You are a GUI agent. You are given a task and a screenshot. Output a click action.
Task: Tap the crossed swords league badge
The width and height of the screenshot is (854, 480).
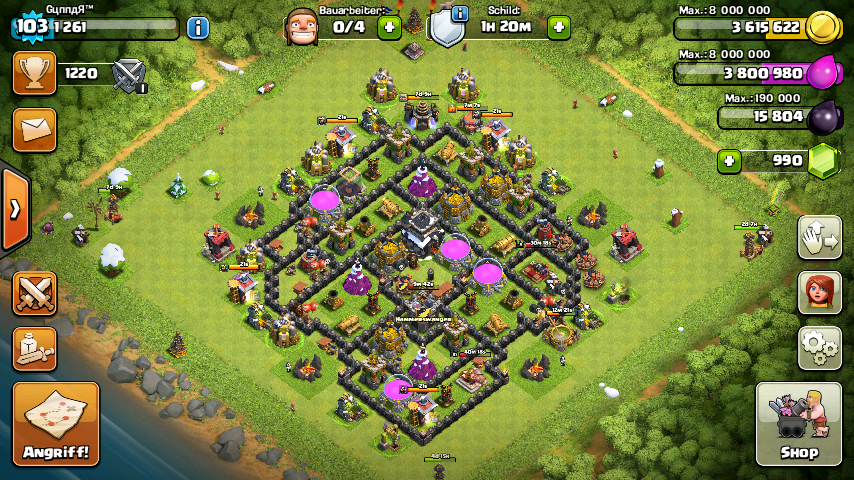[129, 74]
